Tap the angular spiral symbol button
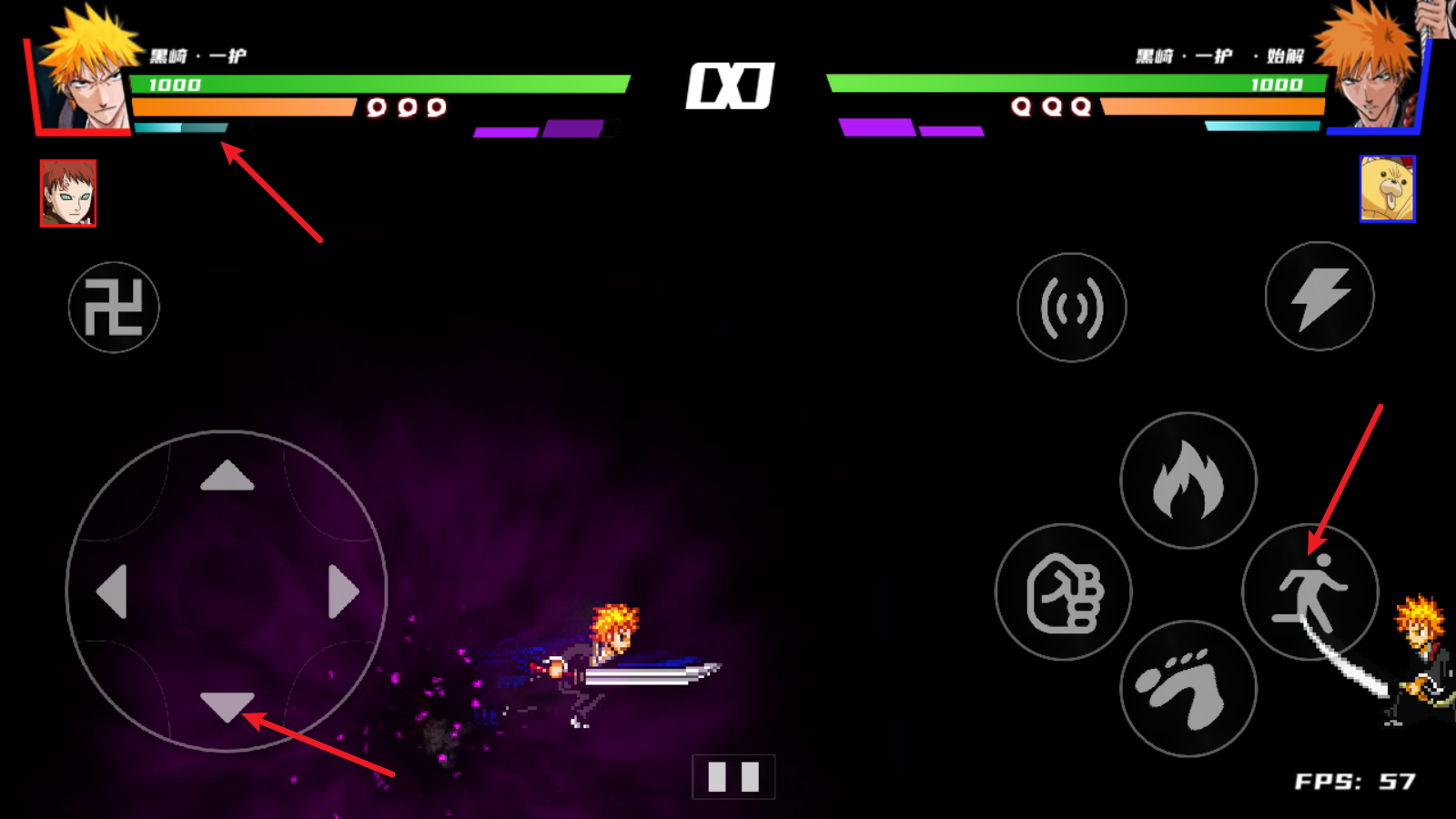 click(x=114, y=308)
